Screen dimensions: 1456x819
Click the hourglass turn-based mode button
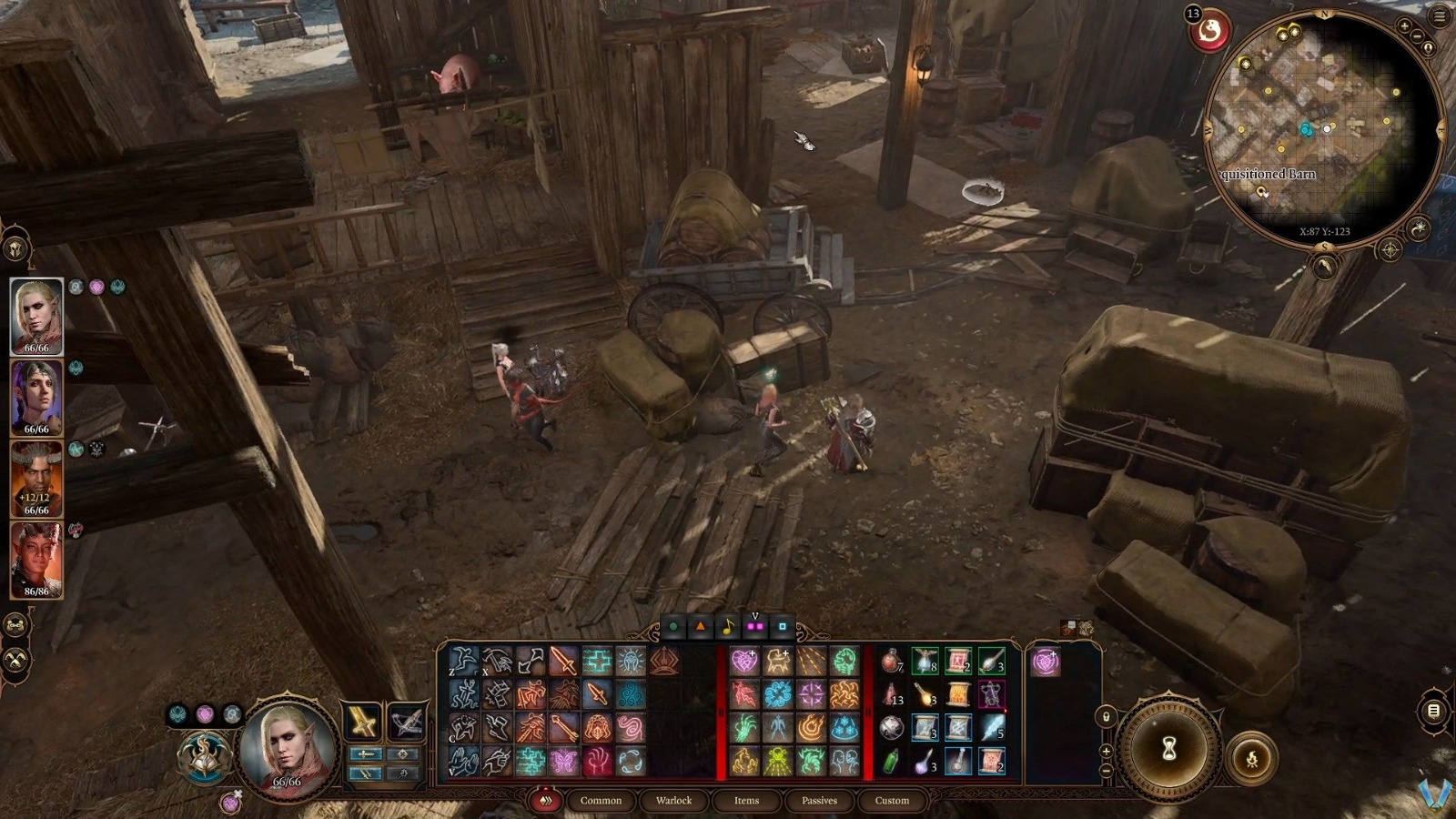(1170, 747)
